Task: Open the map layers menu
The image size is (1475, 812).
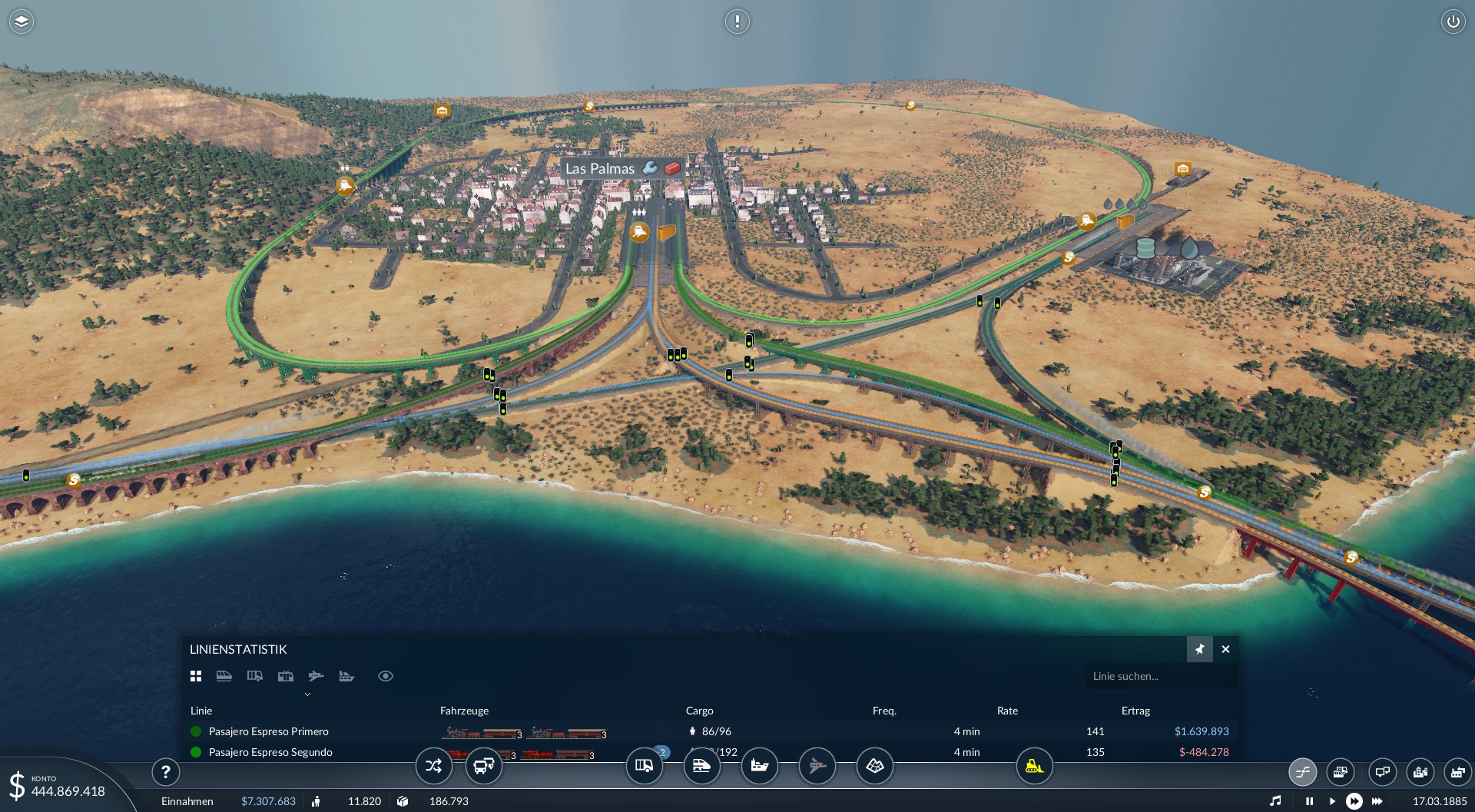Action: tap(22, 22)
